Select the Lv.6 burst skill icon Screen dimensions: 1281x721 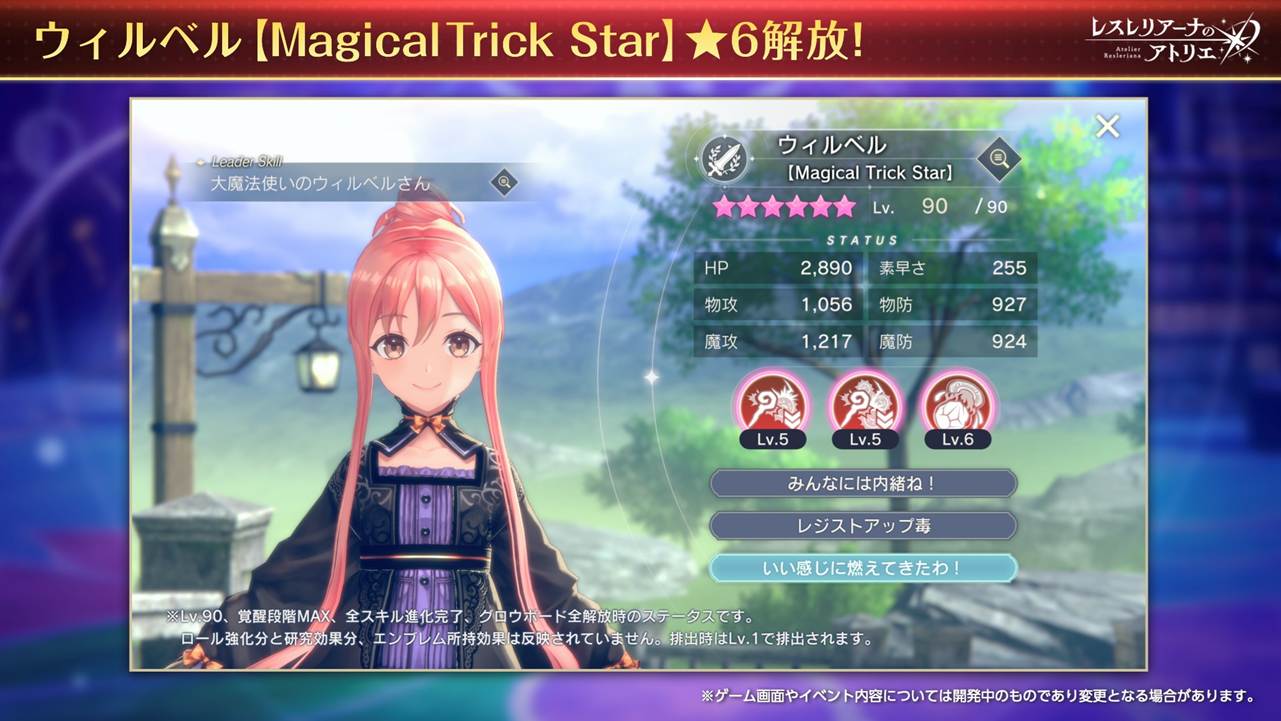[957, 404]
